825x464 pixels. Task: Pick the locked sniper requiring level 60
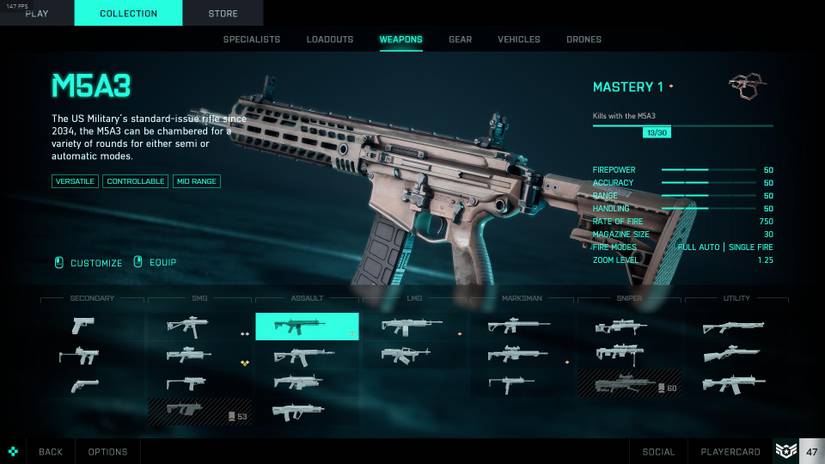click(628, 384)
